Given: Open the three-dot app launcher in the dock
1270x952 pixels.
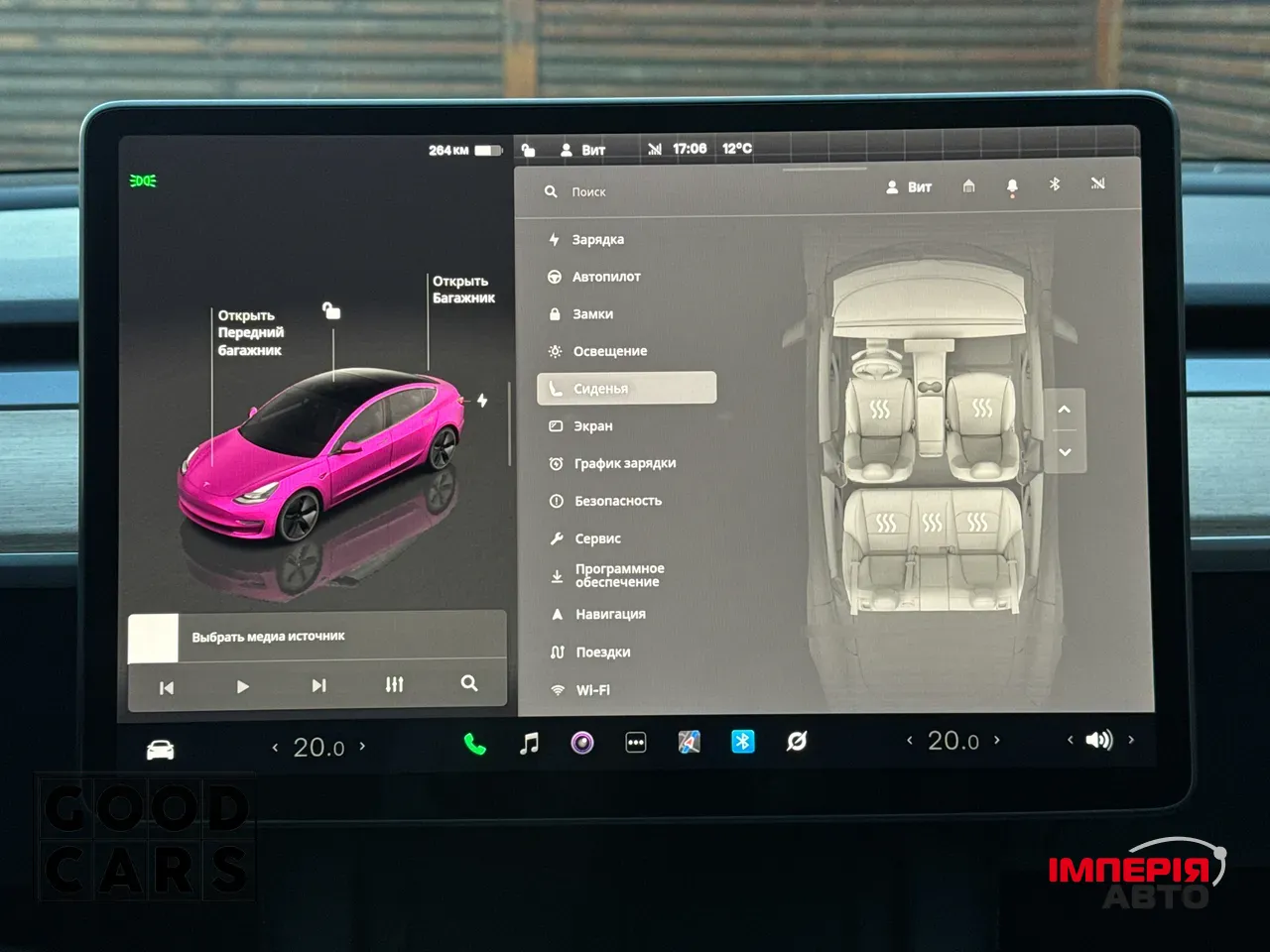Looking at the screenshot, I should pyautogui.click(x=635, y=742).
